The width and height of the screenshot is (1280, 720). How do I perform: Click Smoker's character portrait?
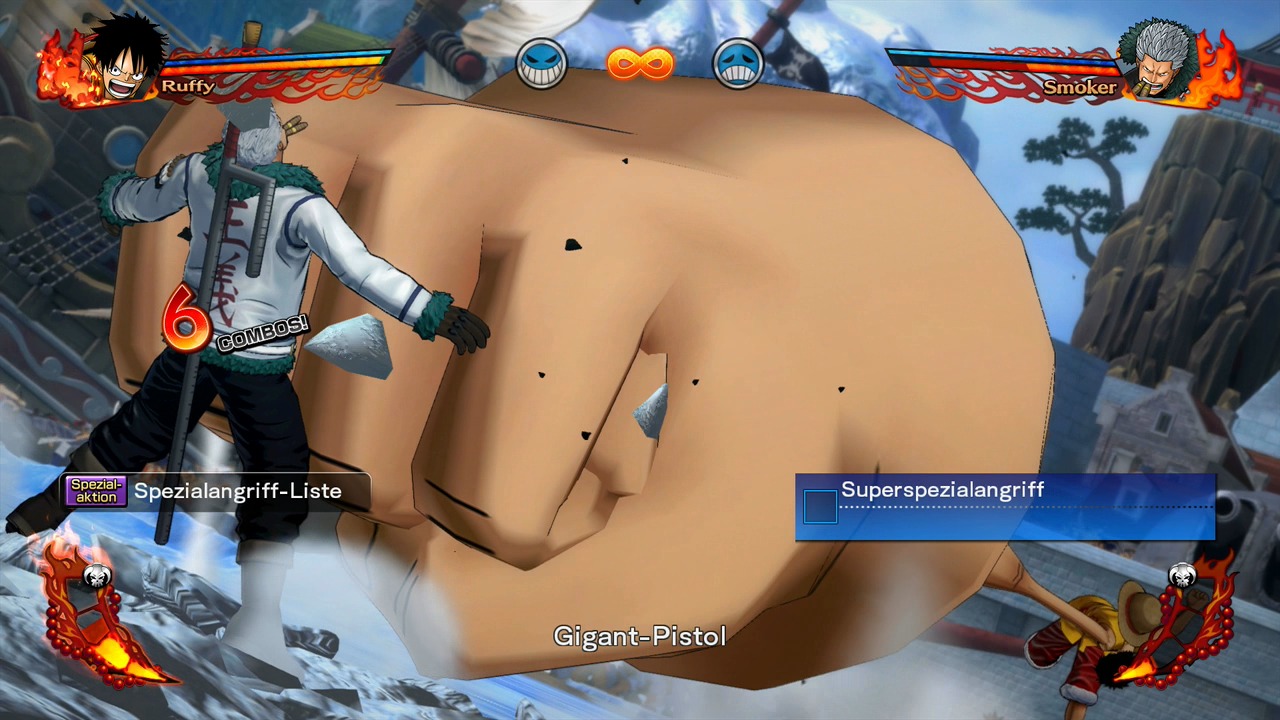(1160, 60)
